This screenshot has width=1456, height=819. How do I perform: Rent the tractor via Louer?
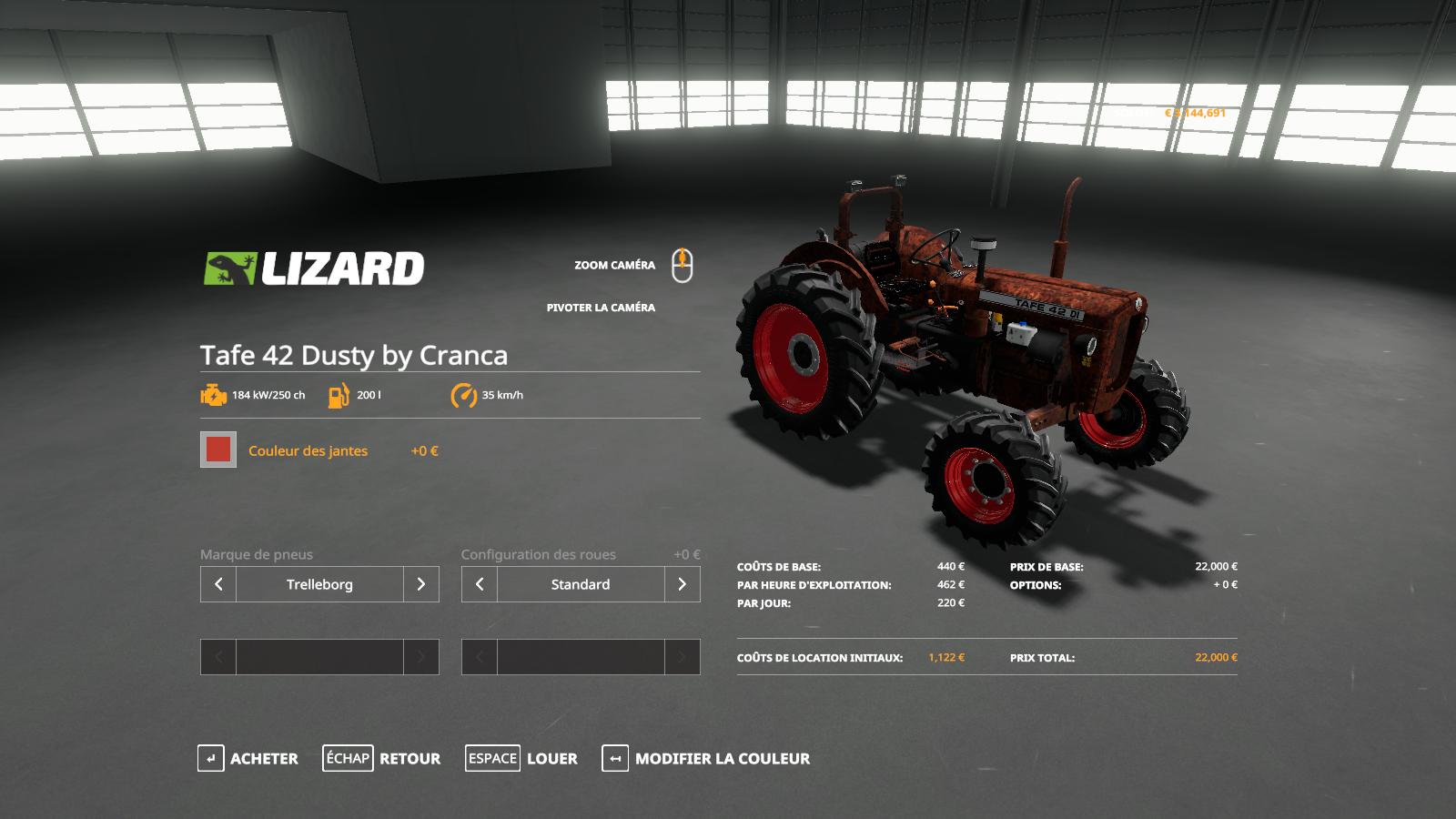pyautogui.click(x=521, y=758)
